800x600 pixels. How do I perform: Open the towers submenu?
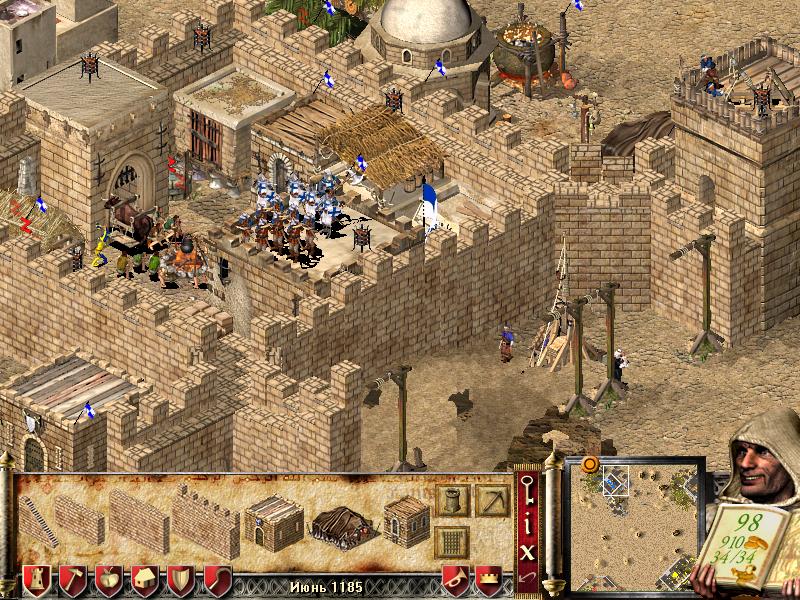tap(452, 499)
